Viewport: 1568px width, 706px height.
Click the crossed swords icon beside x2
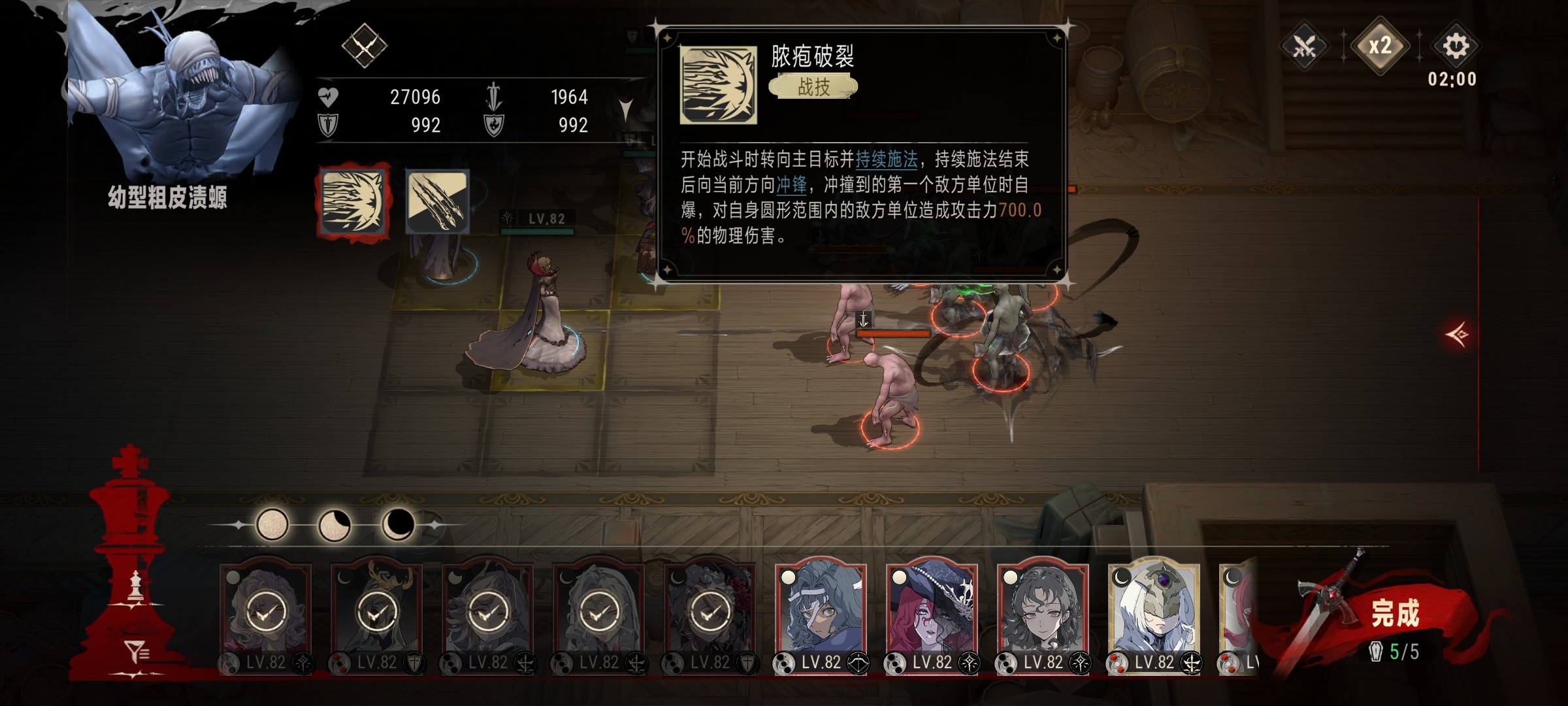(1304, 46)
